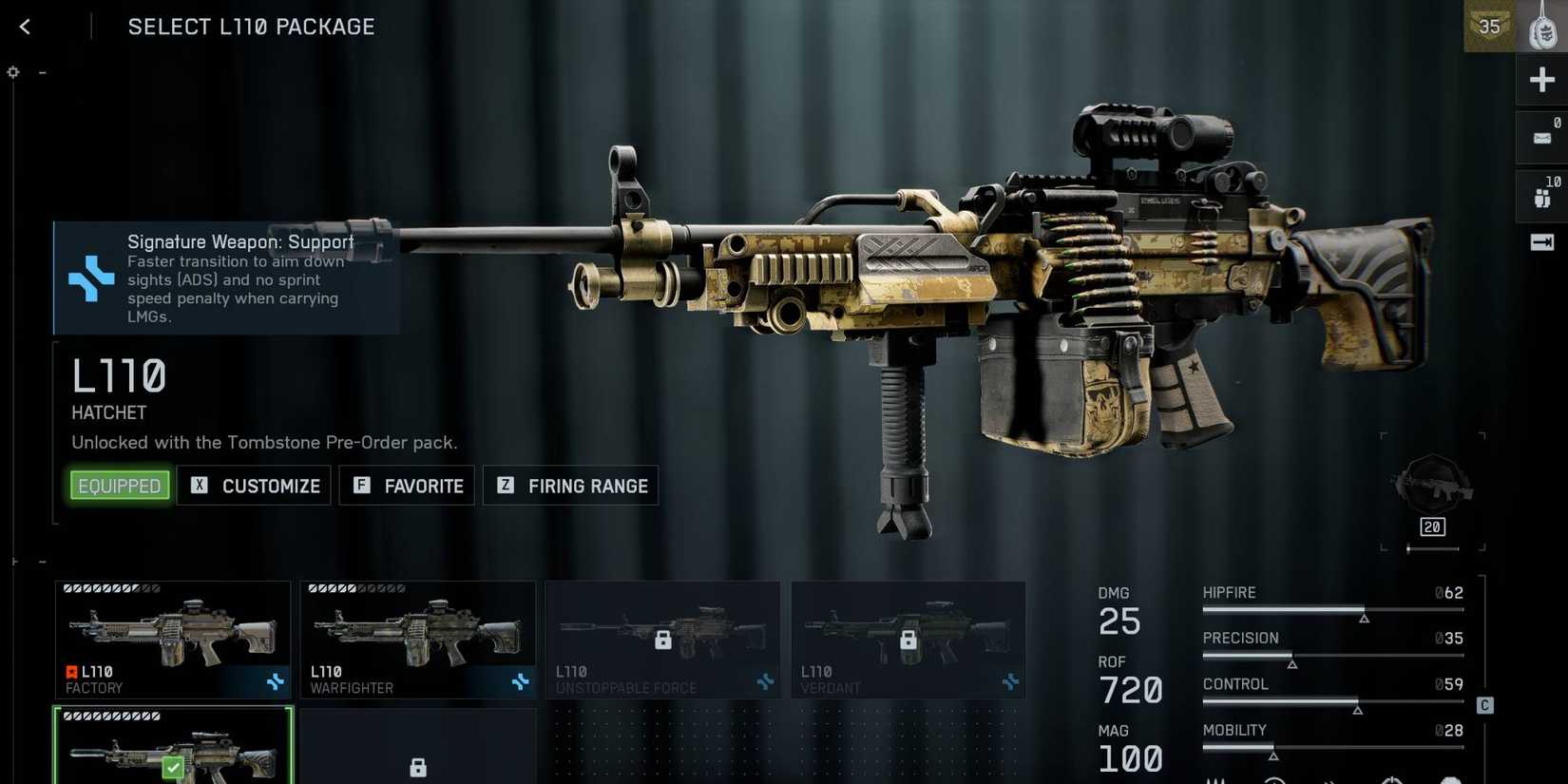Launch the FIRING RANGE

[x=570, y=486]
